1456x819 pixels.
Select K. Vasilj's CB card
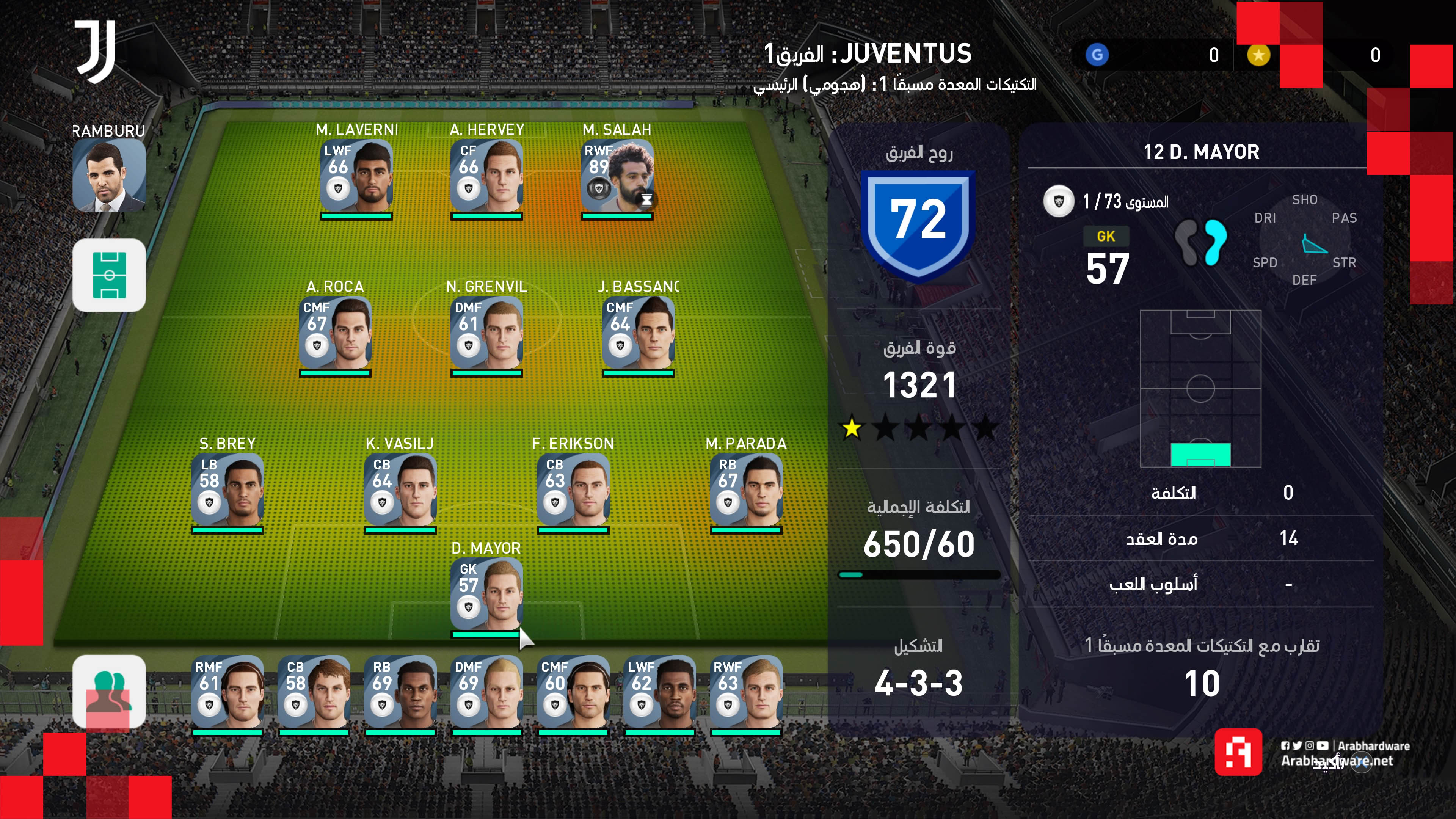pyautogui.click(x=400, y=490)
